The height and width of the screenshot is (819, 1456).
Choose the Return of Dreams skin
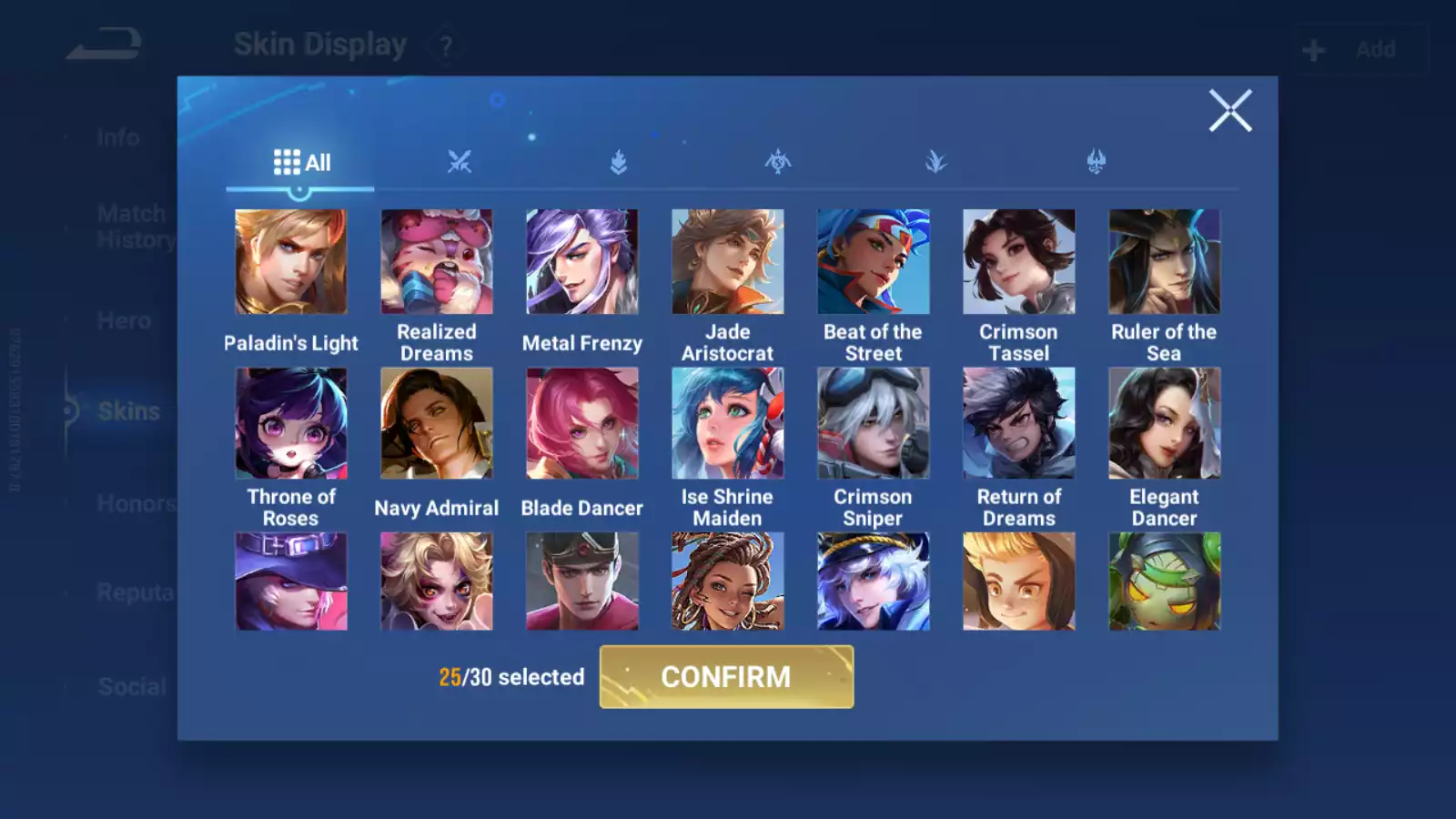tap(1019, 423)
